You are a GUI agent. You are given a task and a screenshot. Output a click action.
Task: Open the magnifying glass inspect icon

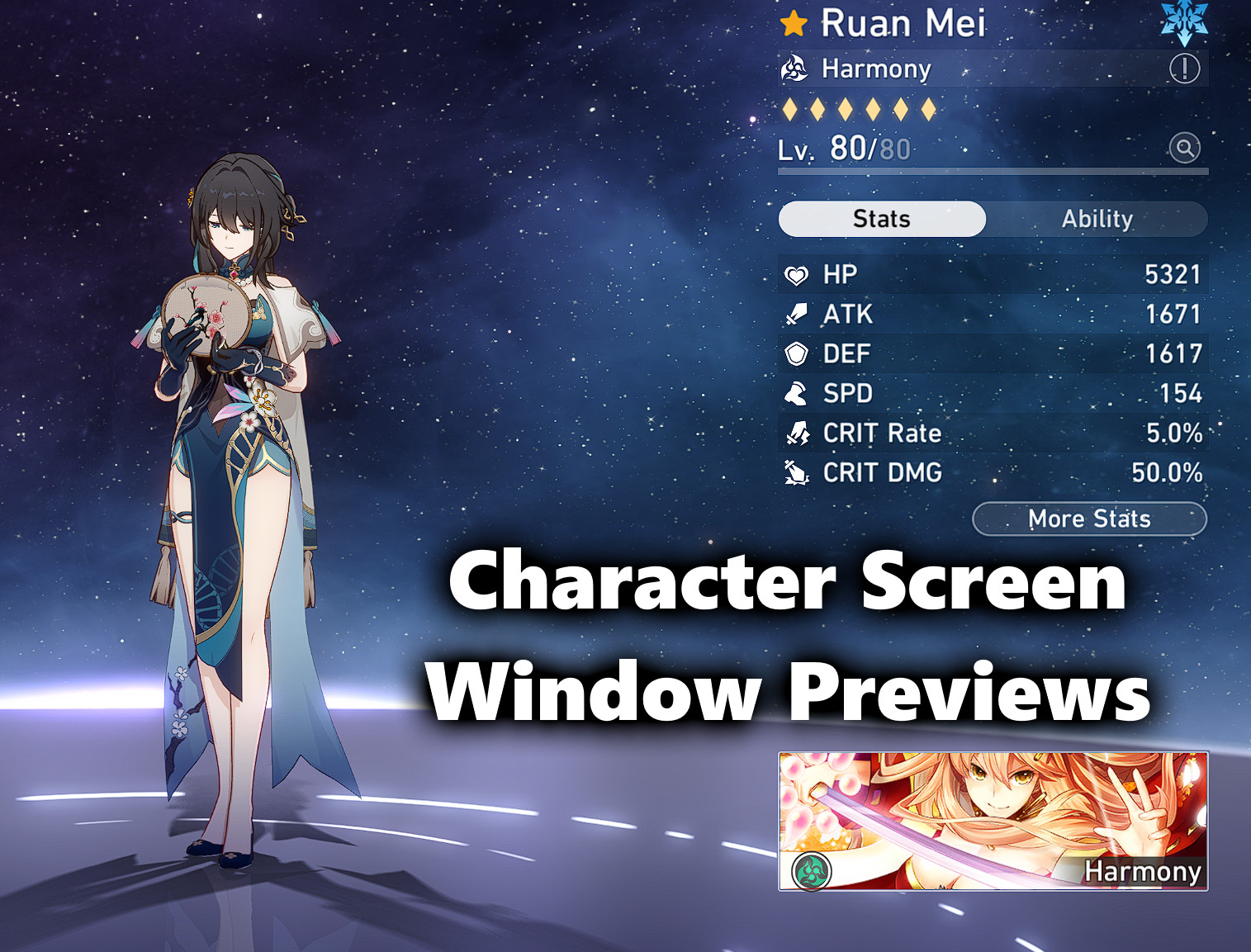(x=1184, y=149)
